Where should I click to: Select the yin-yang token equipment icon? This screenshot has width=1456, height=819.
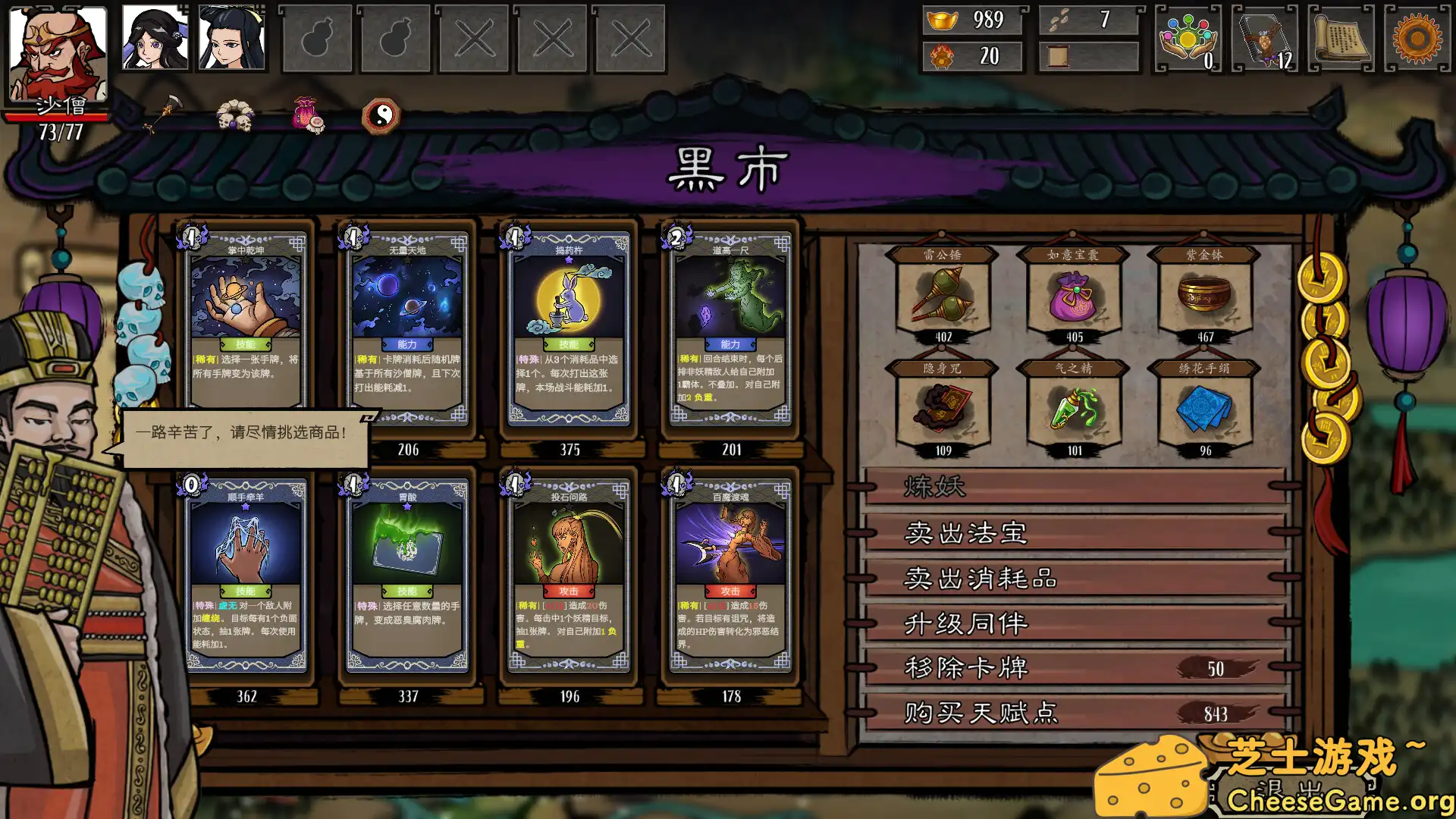click(x=381, y=115)
